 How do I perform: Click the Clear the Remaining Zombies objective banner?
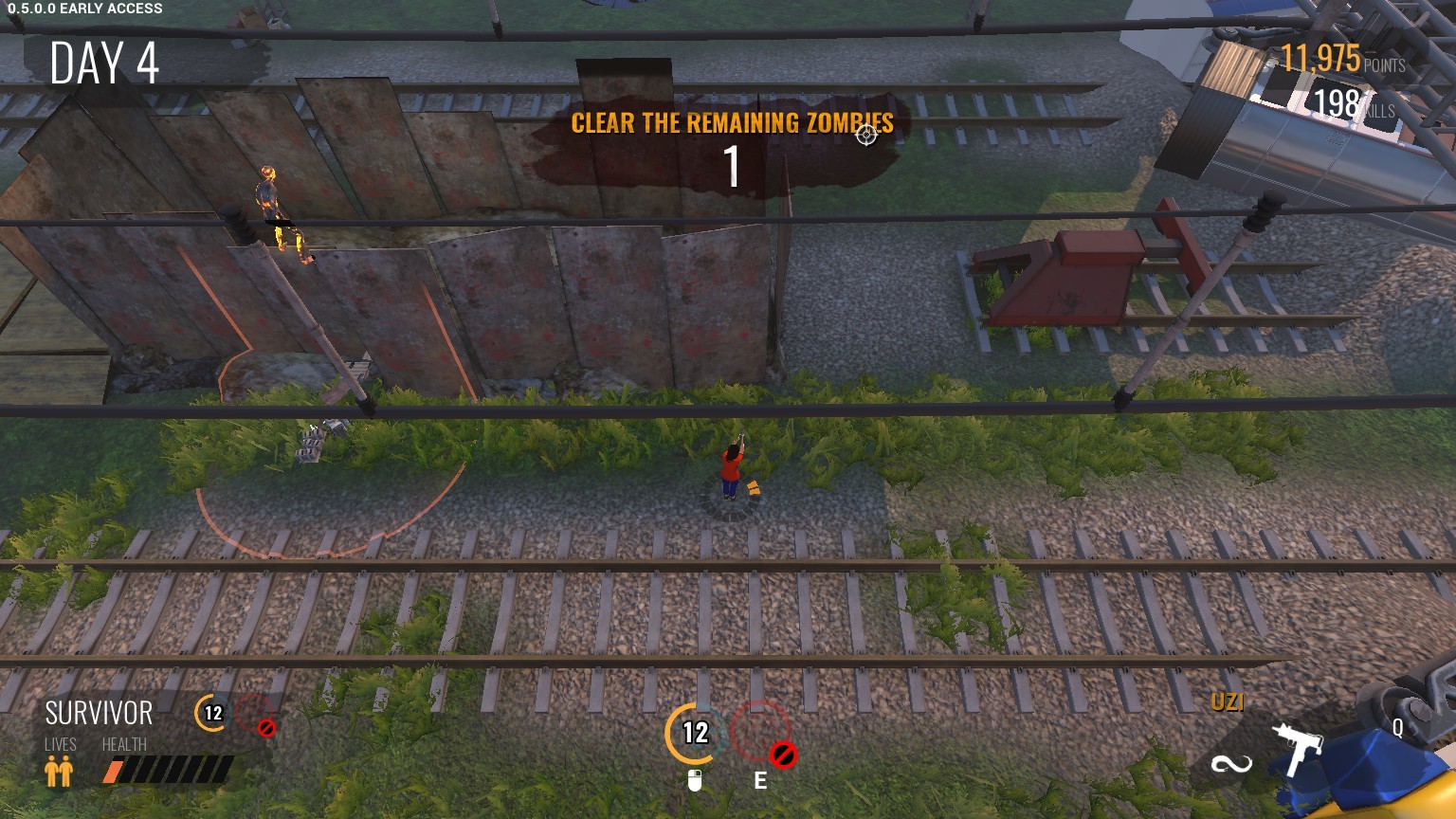[x=732, y=123]
